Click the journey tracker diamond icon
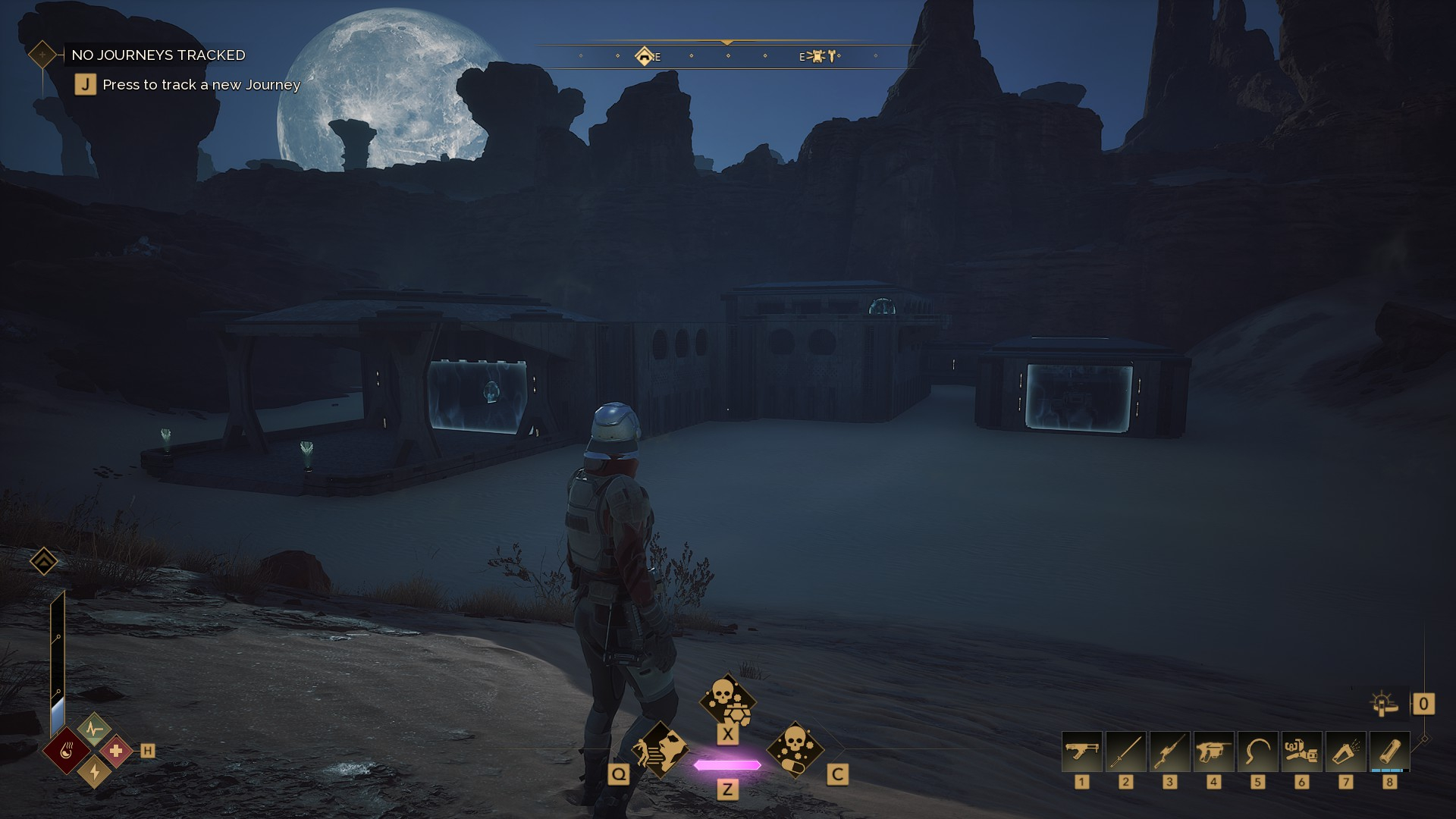 [42, 55]
